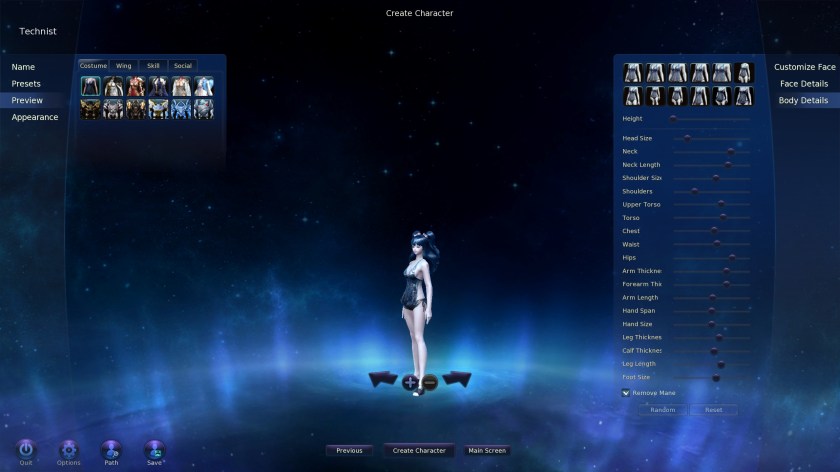This screenshot has width=840, height=472.
Task: Show the Social tab
Action: (x=182, y=66)
